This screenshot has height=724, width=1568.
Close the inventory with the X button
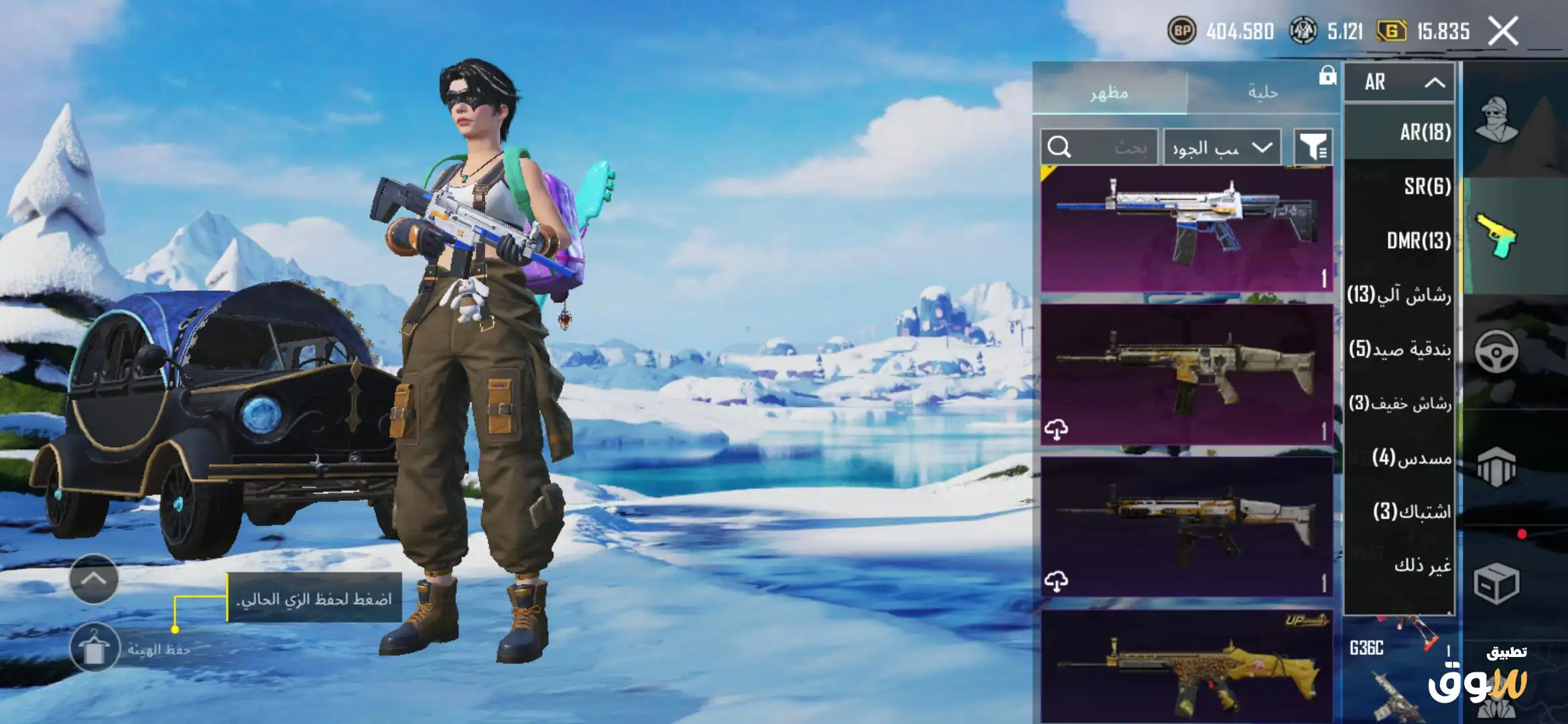pos(1503,31)
